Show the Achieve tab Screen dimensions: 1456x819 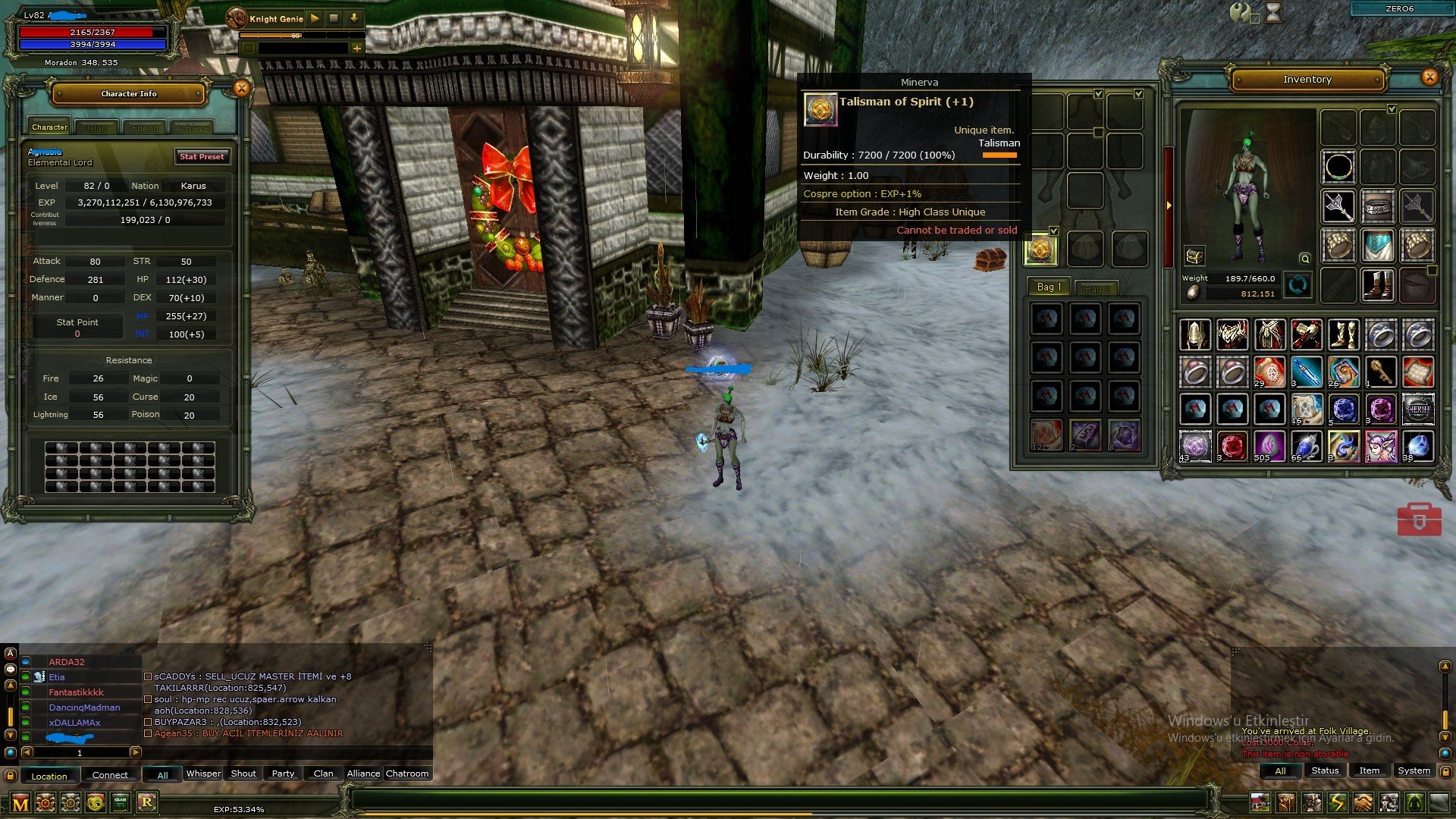(191, 128)
